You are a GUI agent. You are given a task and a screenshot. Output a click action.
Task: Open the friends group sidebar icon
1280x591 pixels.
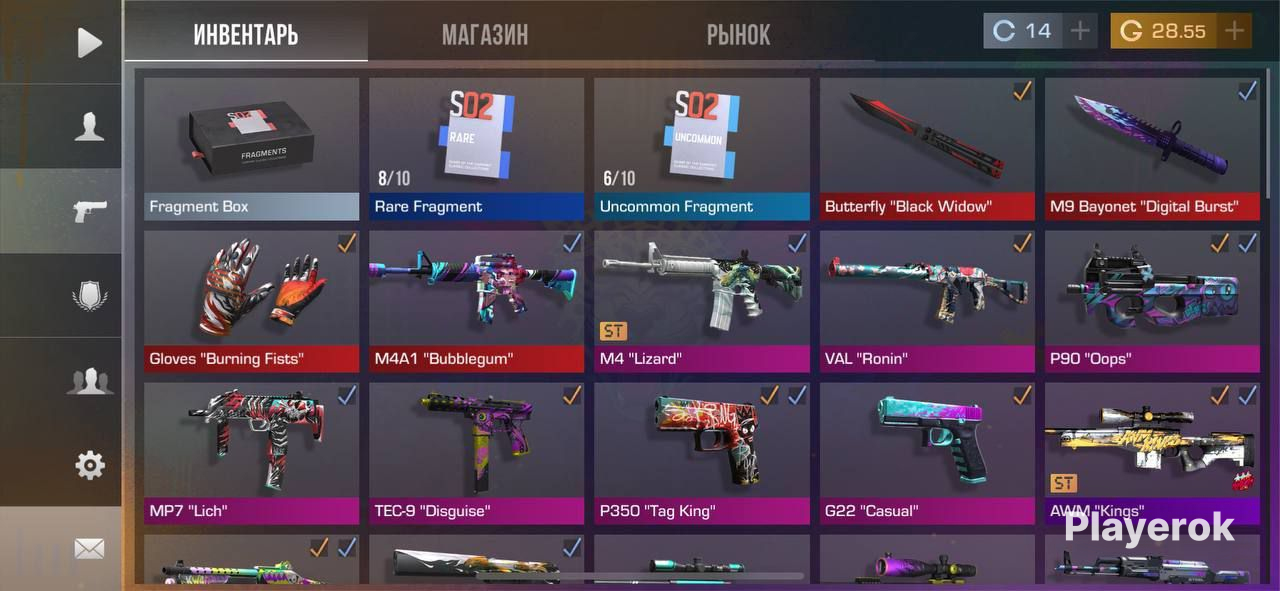[x=89, y=381]
